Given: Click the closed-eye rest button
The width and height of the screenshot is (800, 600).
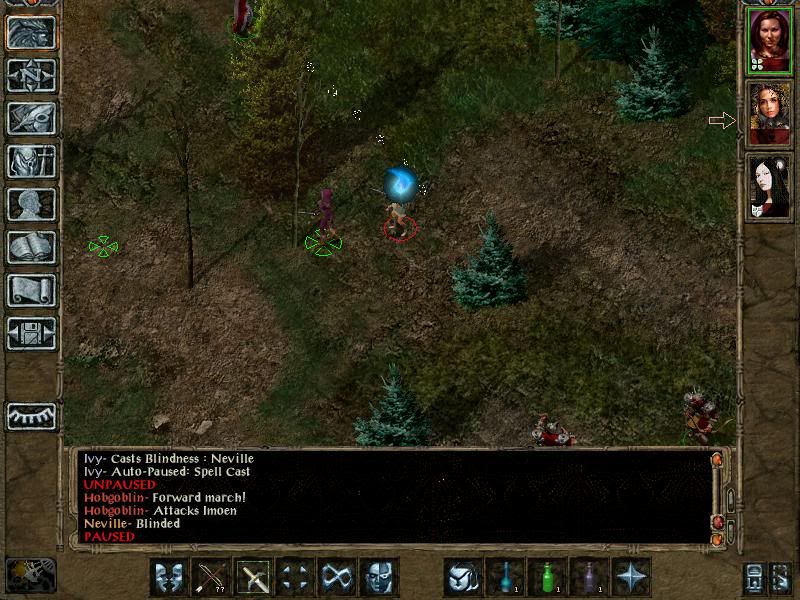Looking at the screenshot, I should click(x=31, y=416).
